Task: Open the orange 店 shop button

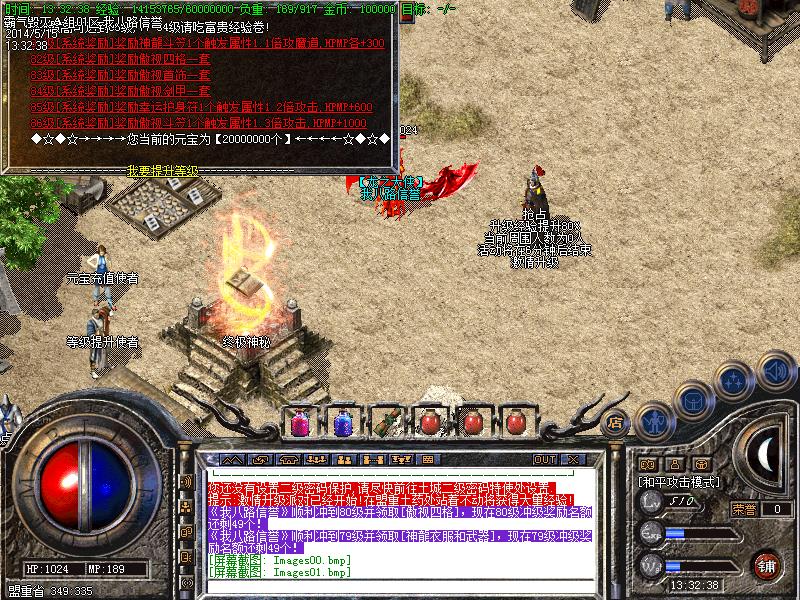Action: click(616, 421)
